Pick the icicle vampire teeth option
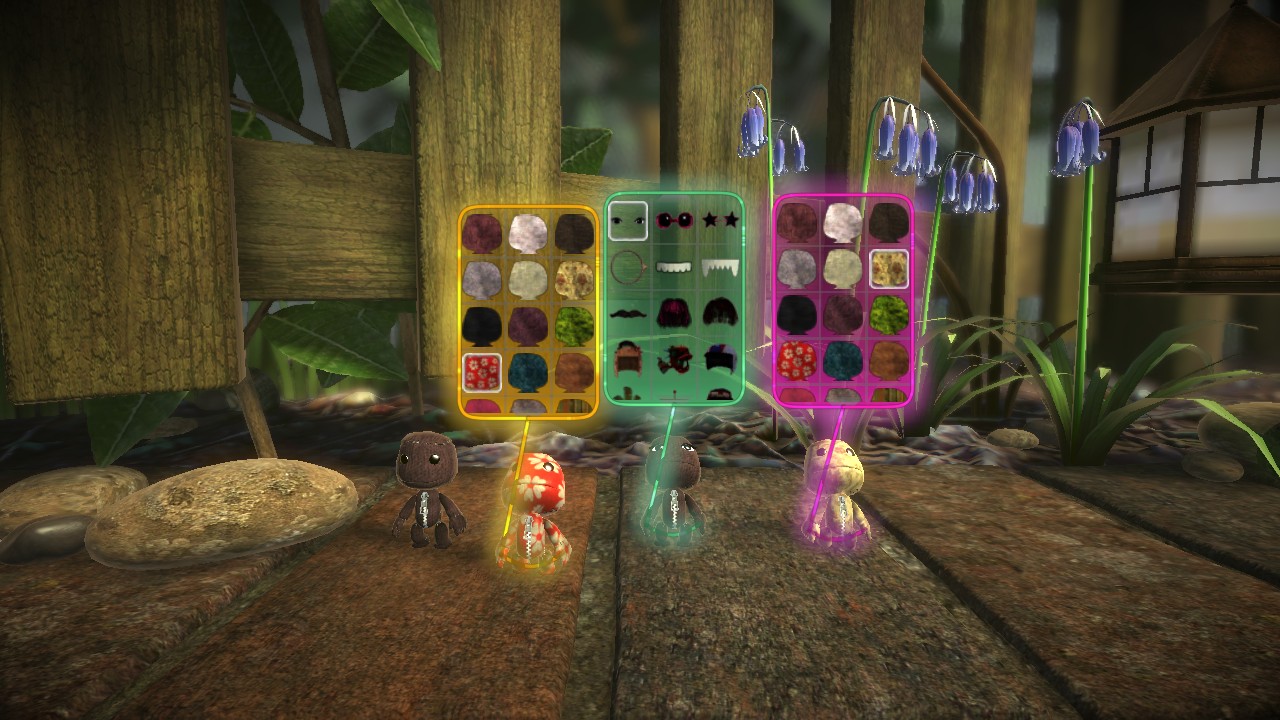Screen dimensions: 1280x720 coord(720,267)
